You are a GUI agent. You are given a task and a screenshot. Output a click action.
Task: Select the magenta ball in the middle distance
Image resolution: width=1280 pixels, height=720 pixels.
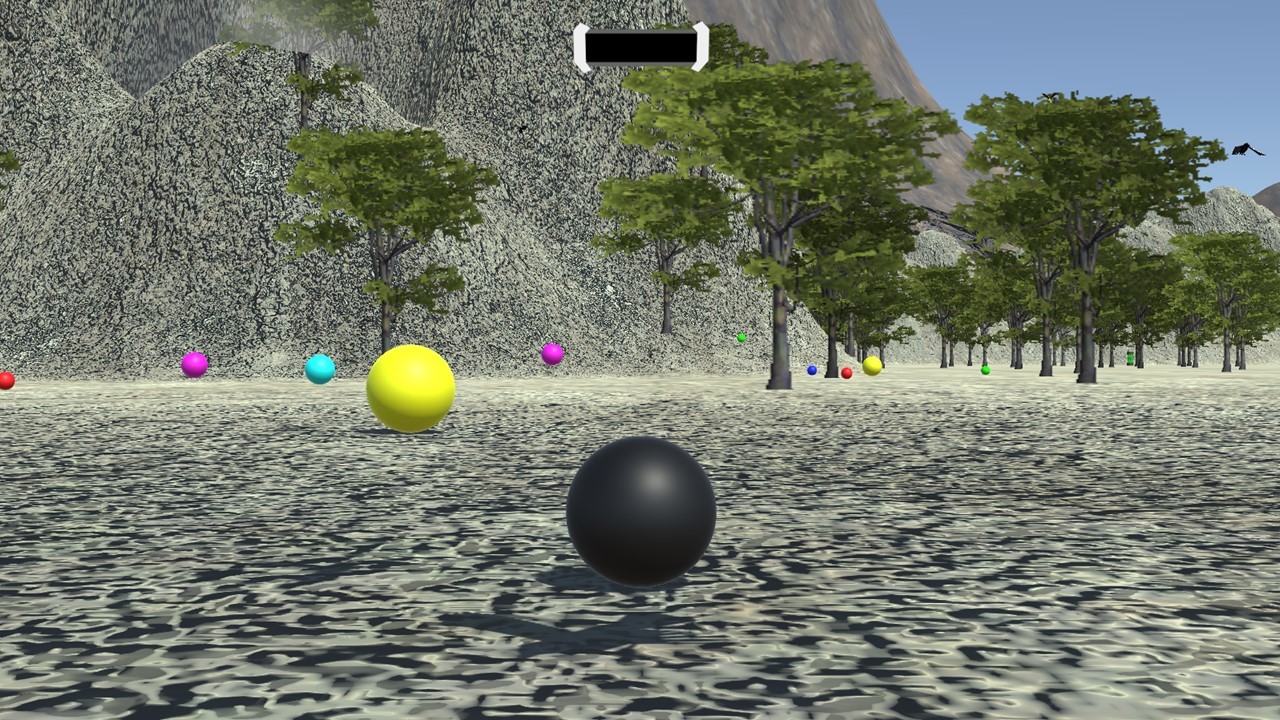click(550, 354)
